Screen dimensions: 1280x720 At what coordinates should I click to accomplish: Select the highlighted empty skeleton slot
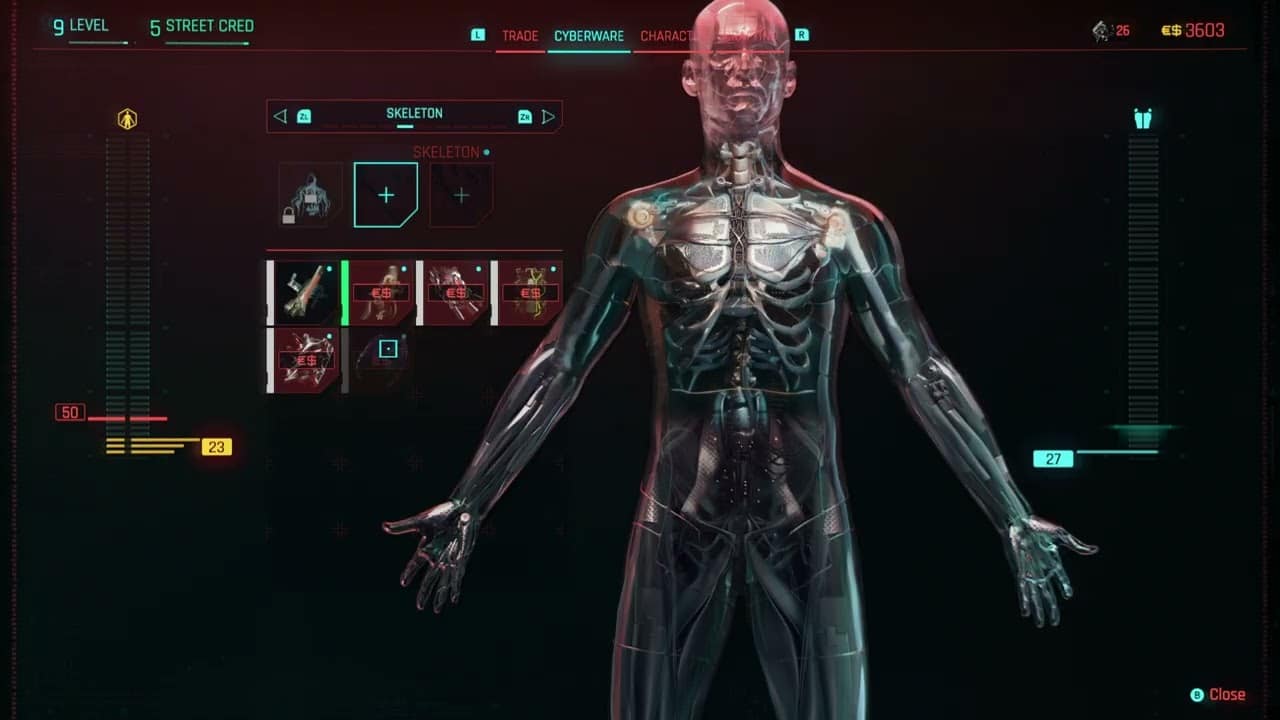pyautogui.click(x=385, y=195)
